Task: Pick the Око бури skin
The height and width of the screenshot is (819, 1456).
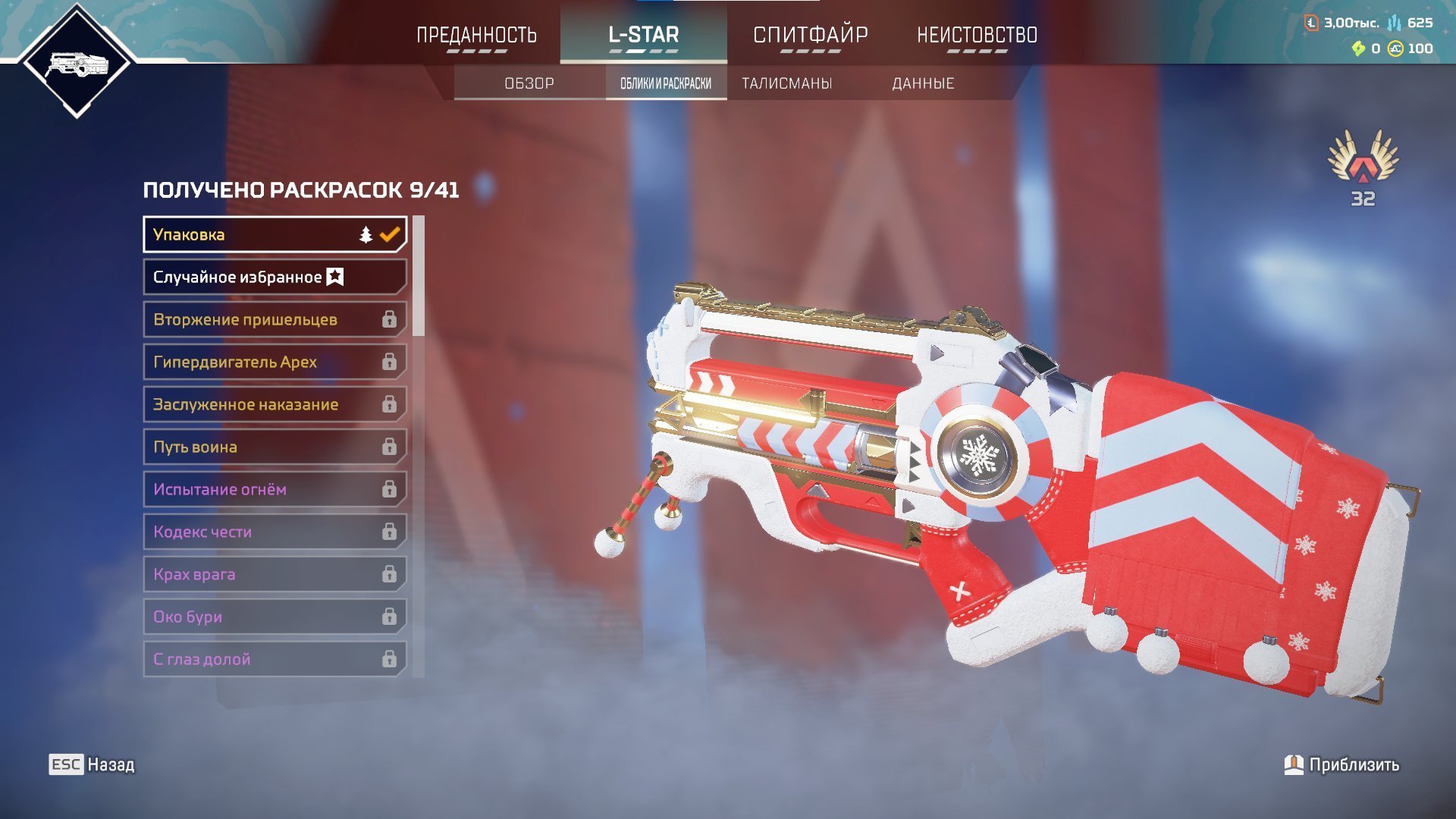Action: (275, 617)
